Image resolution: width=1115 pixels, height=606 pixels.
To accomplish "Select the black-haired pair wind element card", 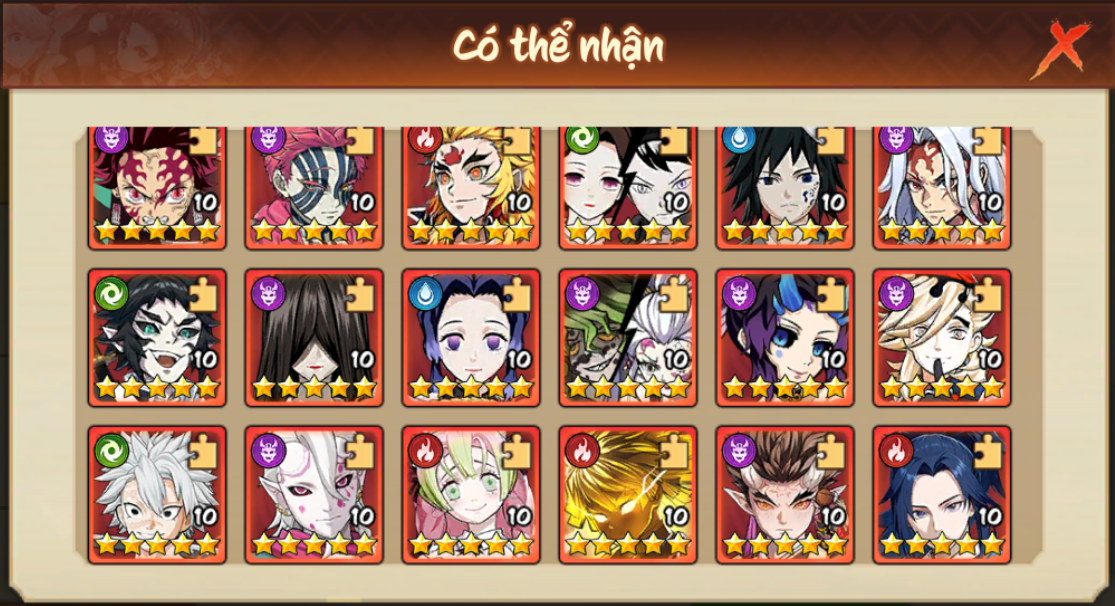I will [x=628, y=186].
